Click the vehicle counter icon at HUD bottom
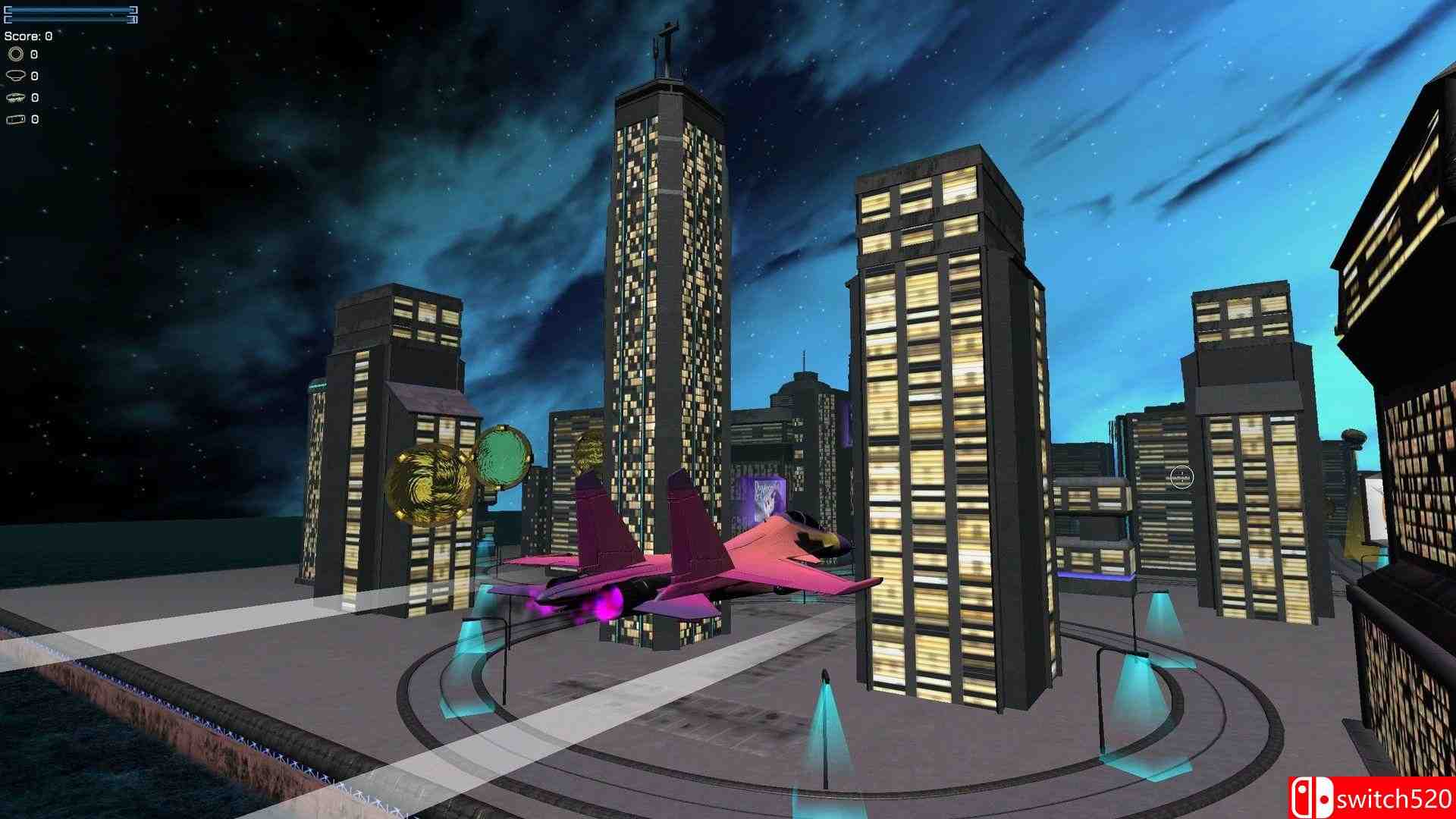 (17, 119)
